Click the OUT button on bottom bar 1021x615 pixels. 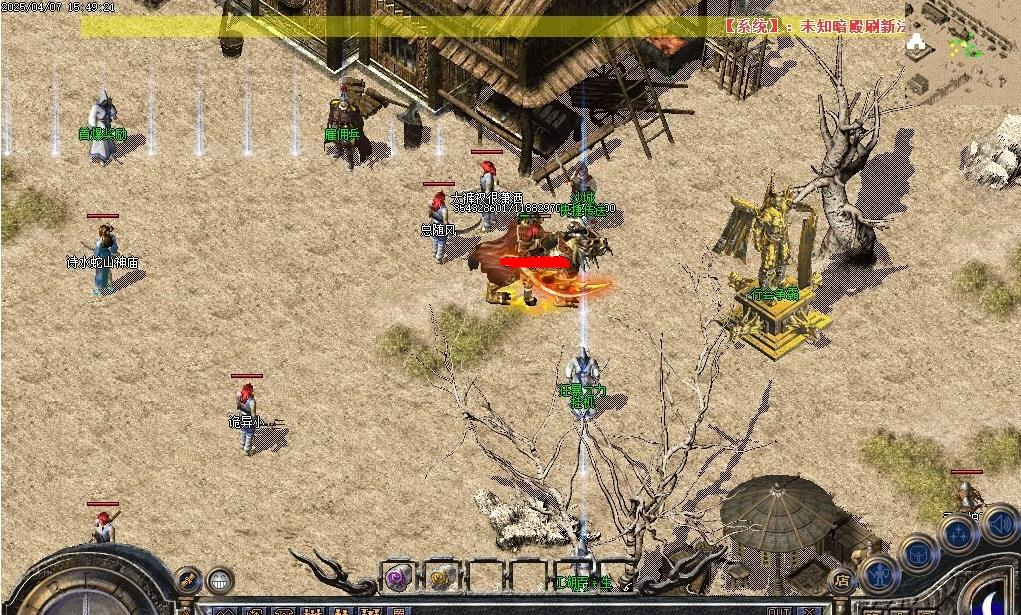779,610
